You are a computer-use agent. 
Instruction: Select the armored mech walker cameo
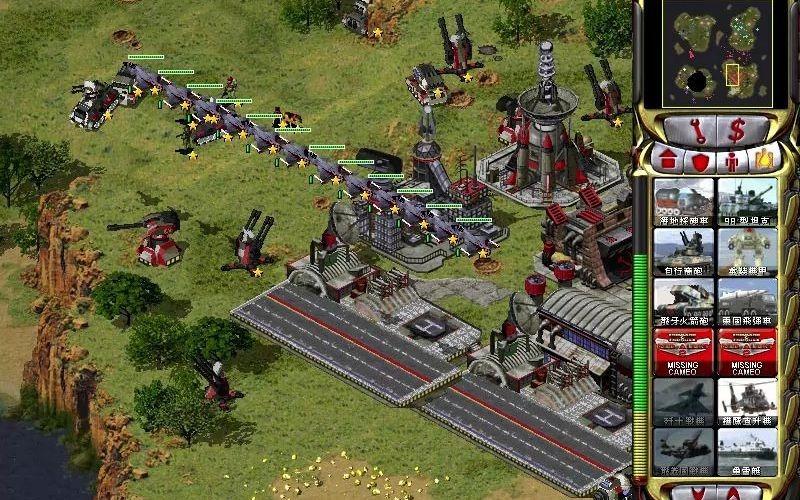746,251
